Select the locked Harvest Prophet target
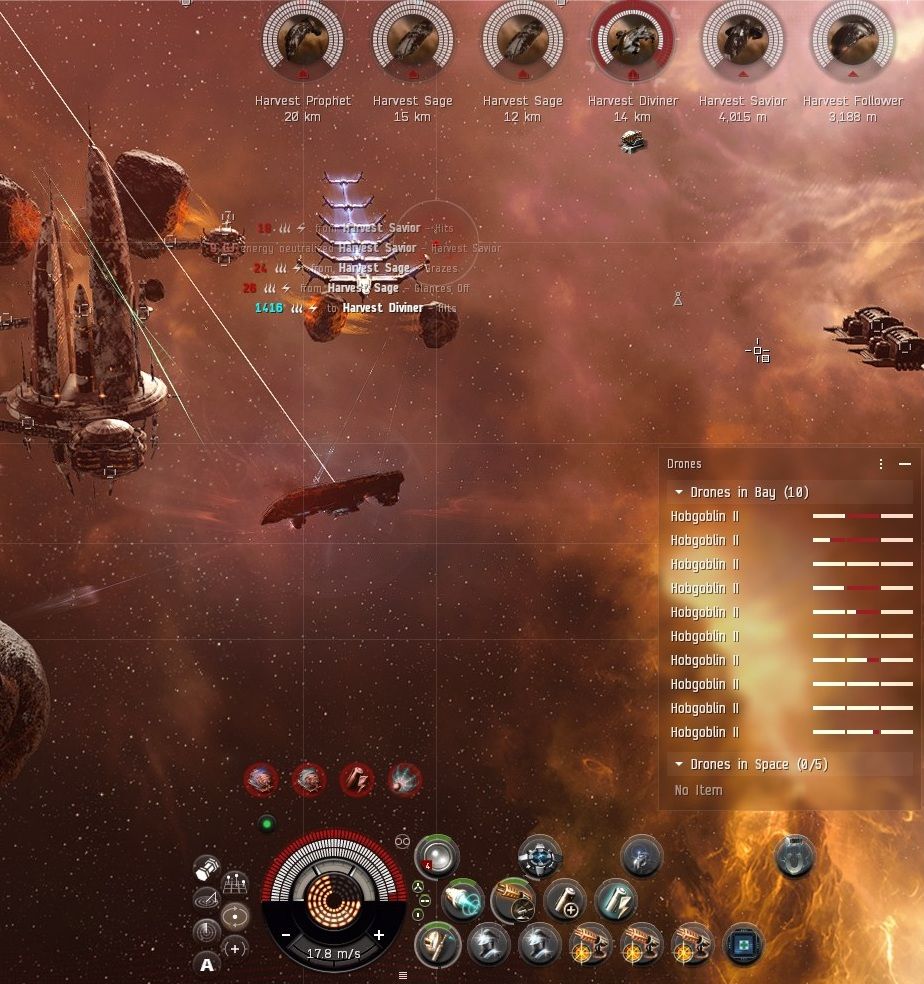This screenshot has height=984, width=924. point(302,40)
